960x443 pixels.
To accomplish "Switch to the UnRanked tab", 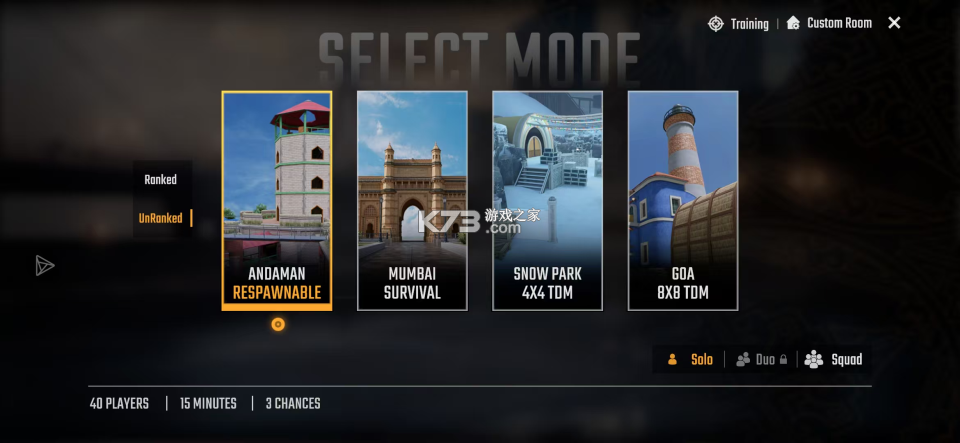I will click(160, 218).
